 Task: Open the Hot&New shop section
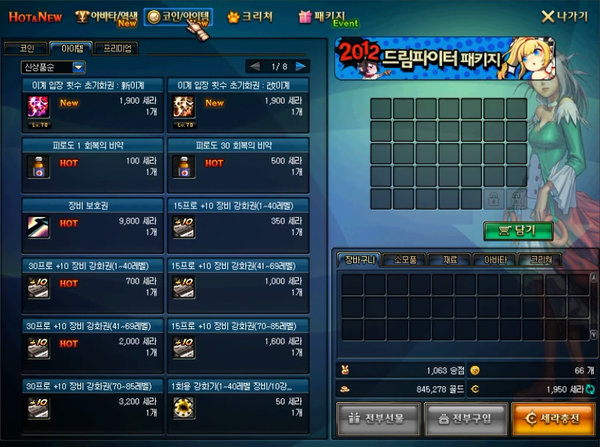(x=33, y=16)
